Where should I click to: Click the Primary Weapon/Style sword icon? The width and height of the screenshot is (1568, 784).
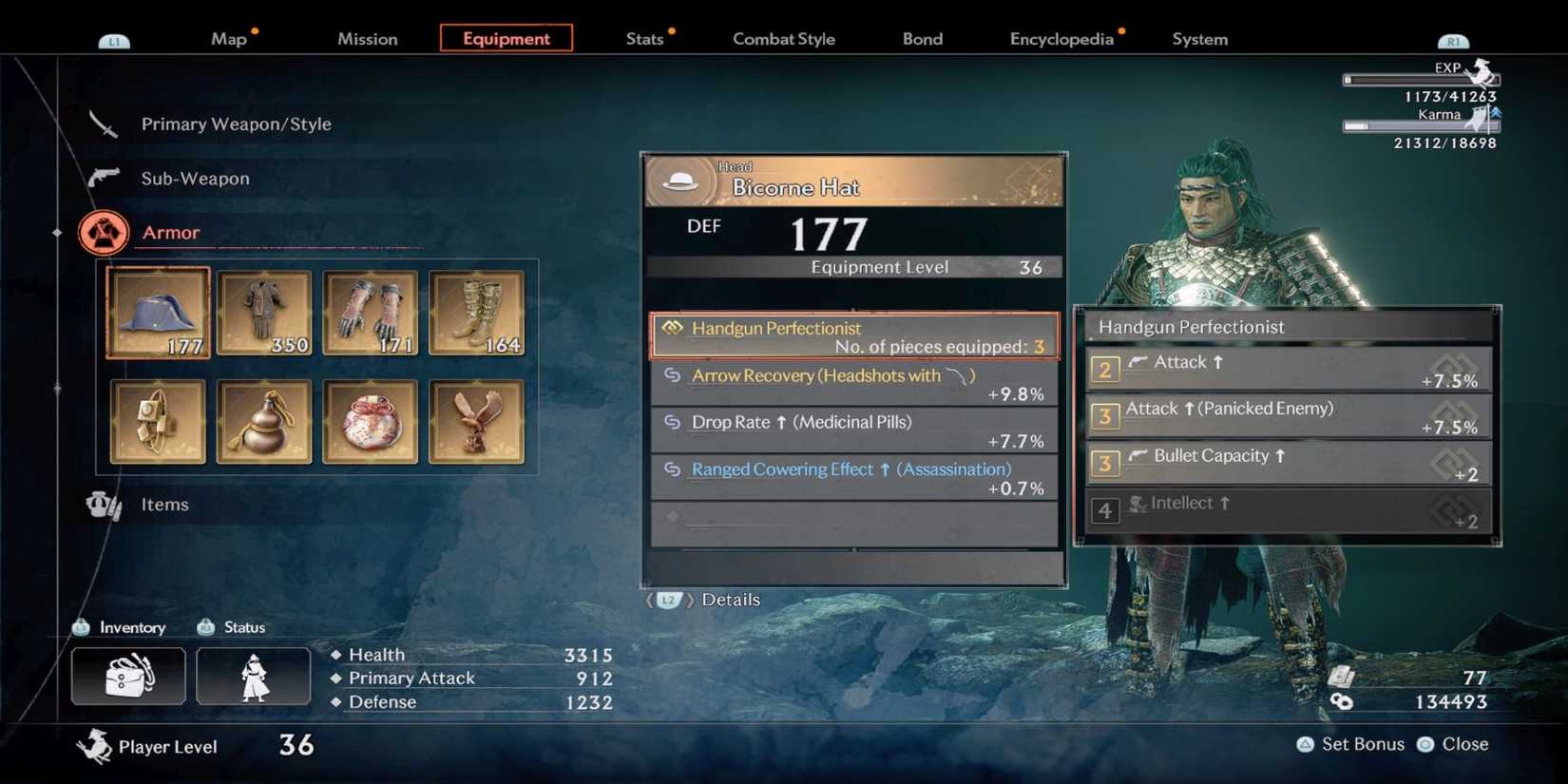coord(103,124)
